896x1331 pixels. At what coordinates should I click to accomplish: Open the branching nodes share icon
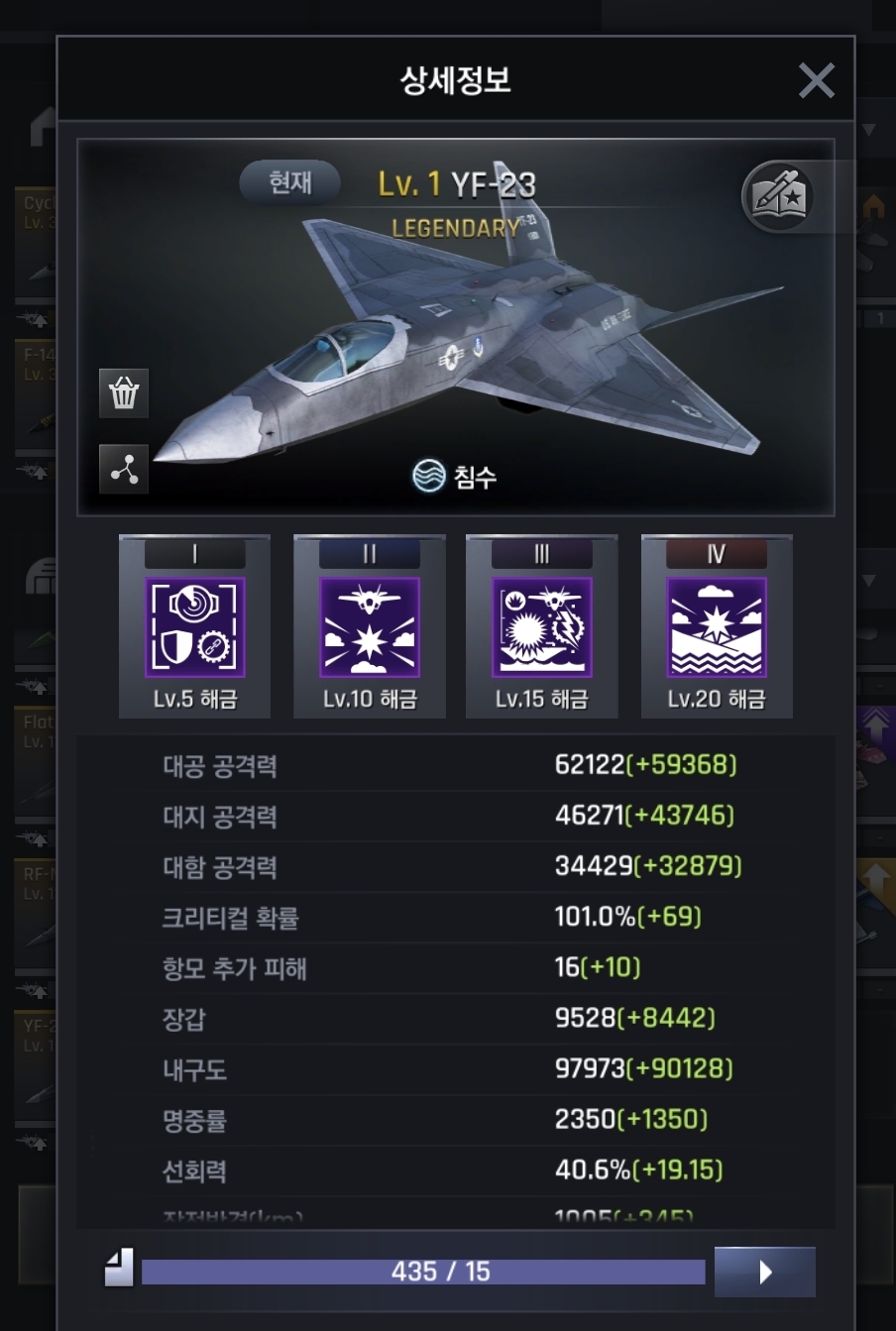(124, 470)
